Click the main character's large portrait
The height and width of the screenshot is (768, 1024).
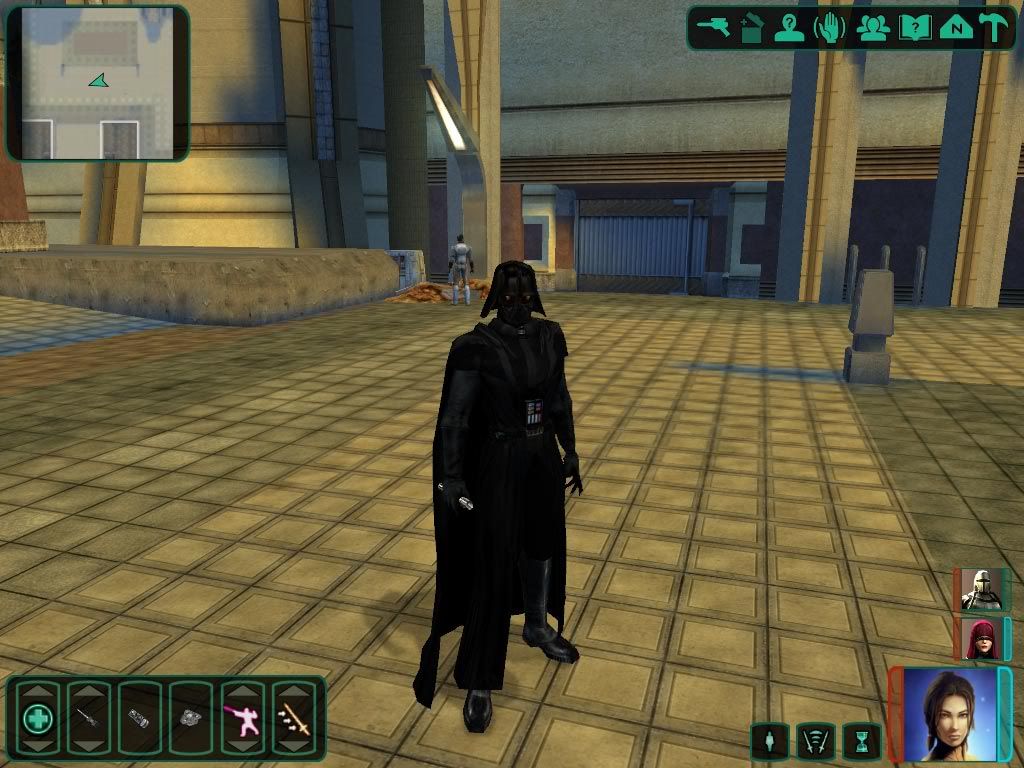[x=950, y=713]
